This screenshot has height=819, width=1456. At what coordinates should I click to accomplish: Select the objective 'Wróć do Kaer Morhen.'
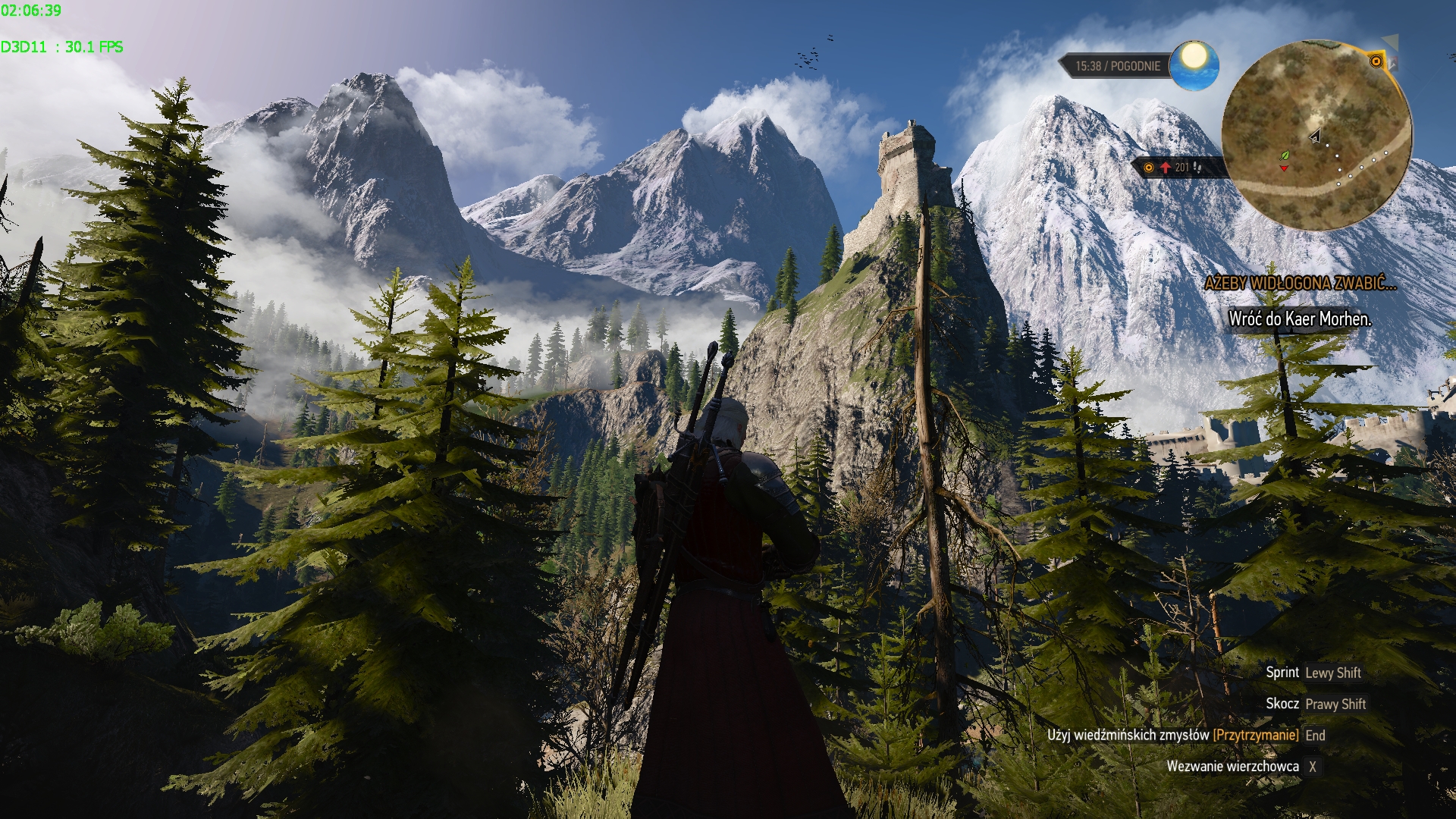1300,319
